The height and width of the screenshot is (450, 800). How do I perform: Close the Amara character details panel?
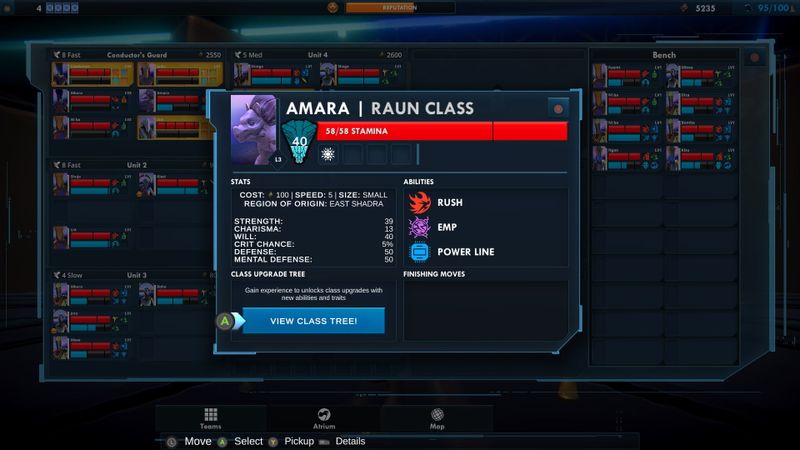tap(558, 108)
